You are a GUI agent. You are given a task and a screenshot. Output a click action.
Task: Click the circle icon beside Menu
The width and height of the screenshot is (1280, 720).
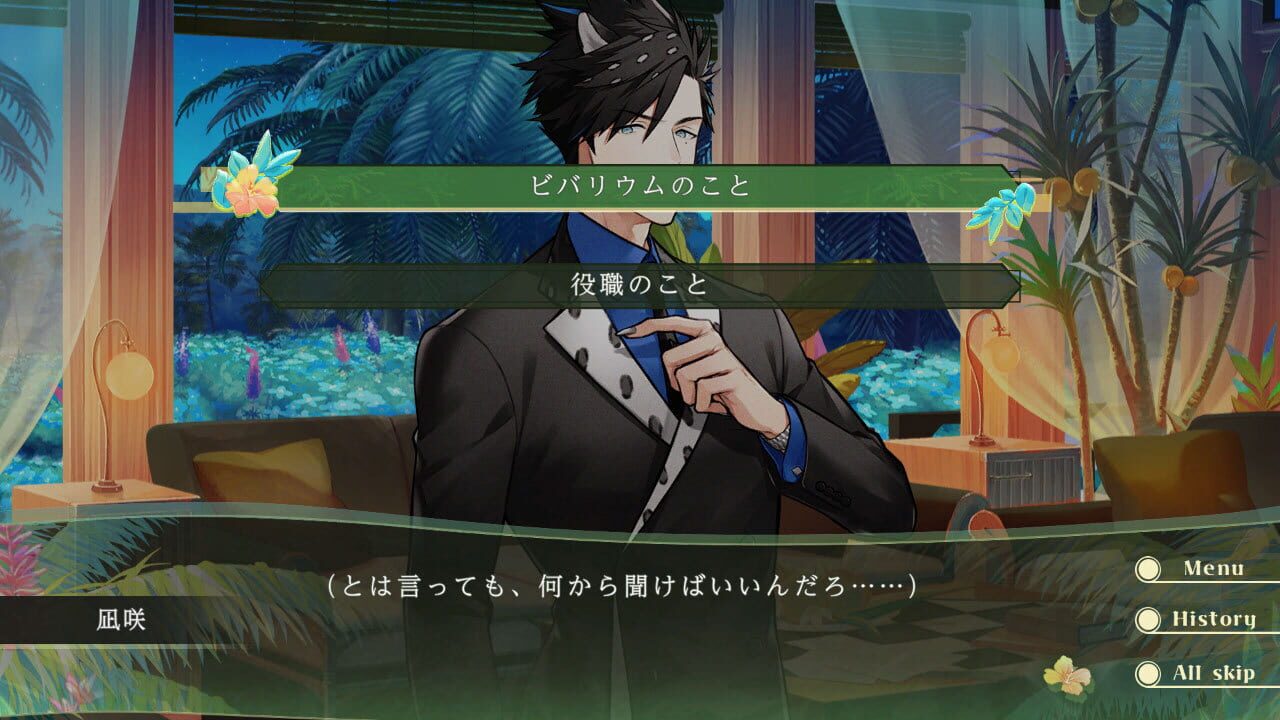click(1147, 568)
